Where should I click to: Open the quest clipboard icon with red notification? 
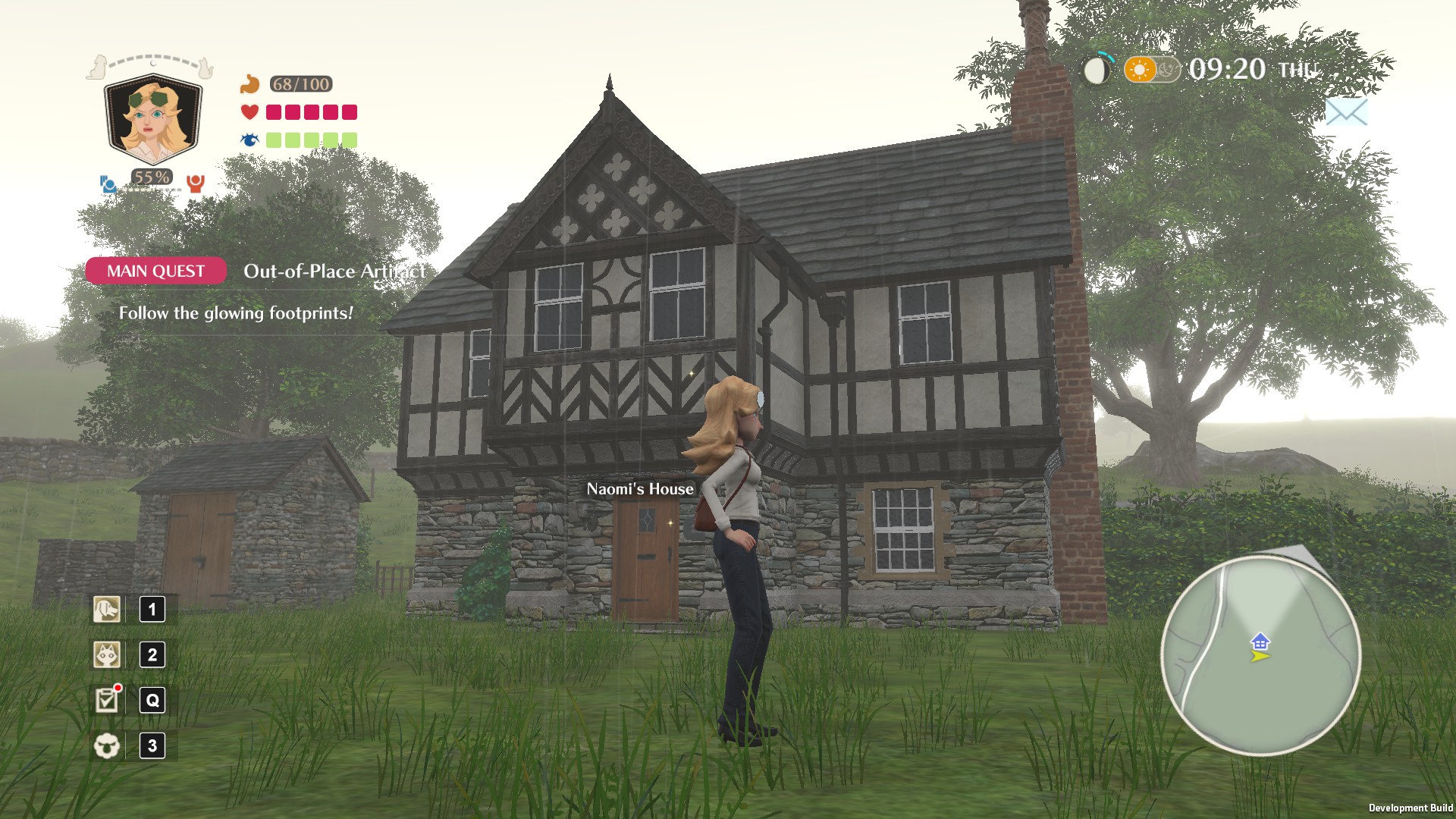(106, 700)
